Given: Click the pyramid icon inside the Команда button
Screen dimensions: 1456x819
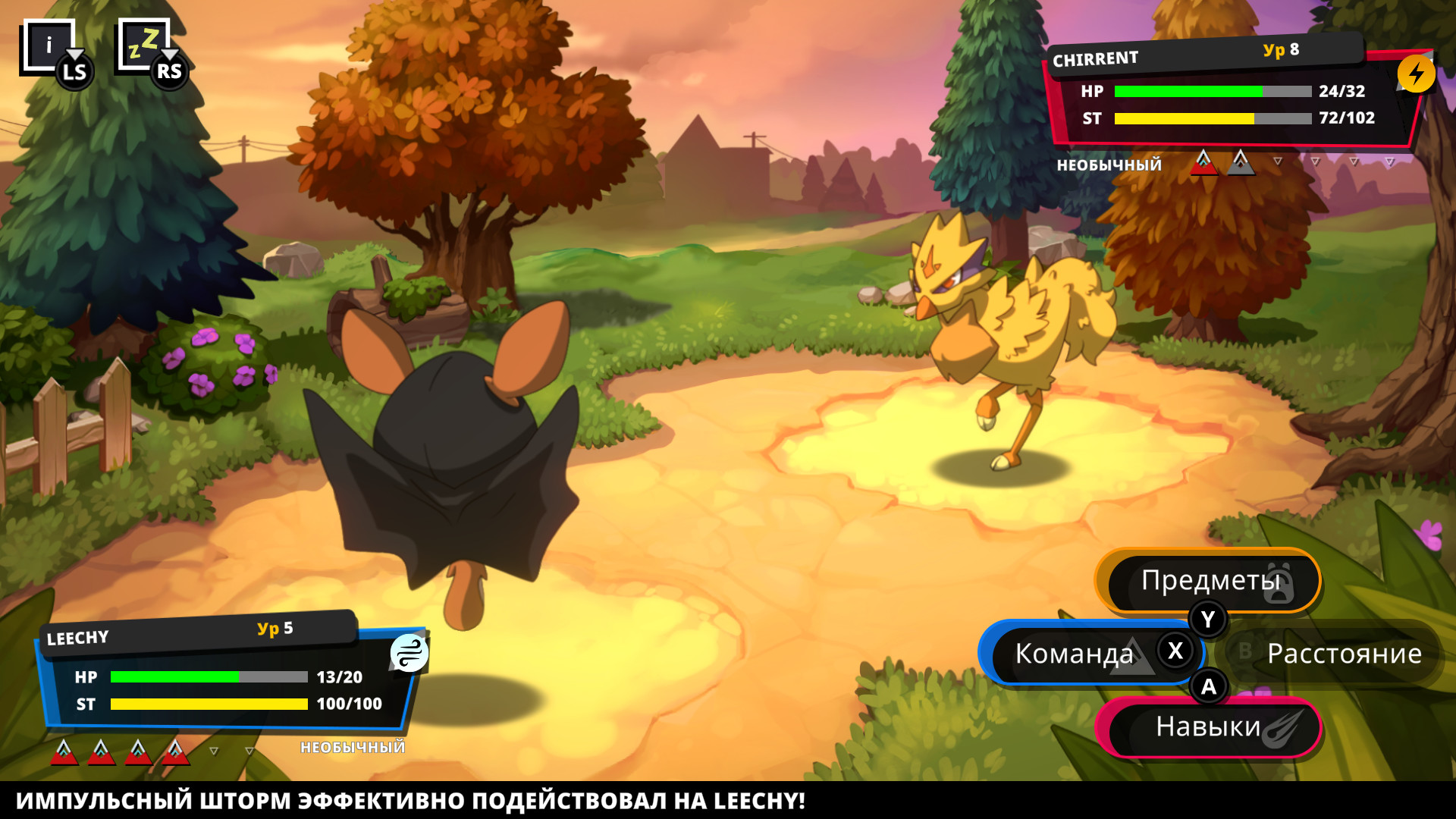Looking at the screenshot, I should (x=1132, y=657).
